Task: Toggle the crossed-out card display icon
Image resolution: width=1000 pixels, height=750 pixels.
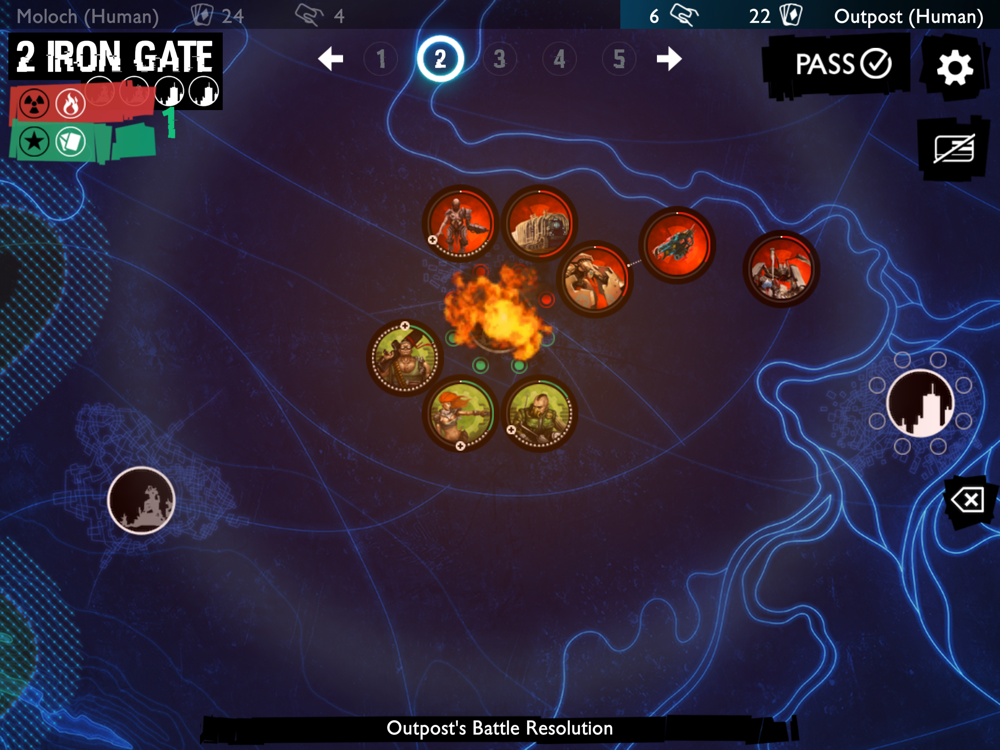Action: point(953,149)
